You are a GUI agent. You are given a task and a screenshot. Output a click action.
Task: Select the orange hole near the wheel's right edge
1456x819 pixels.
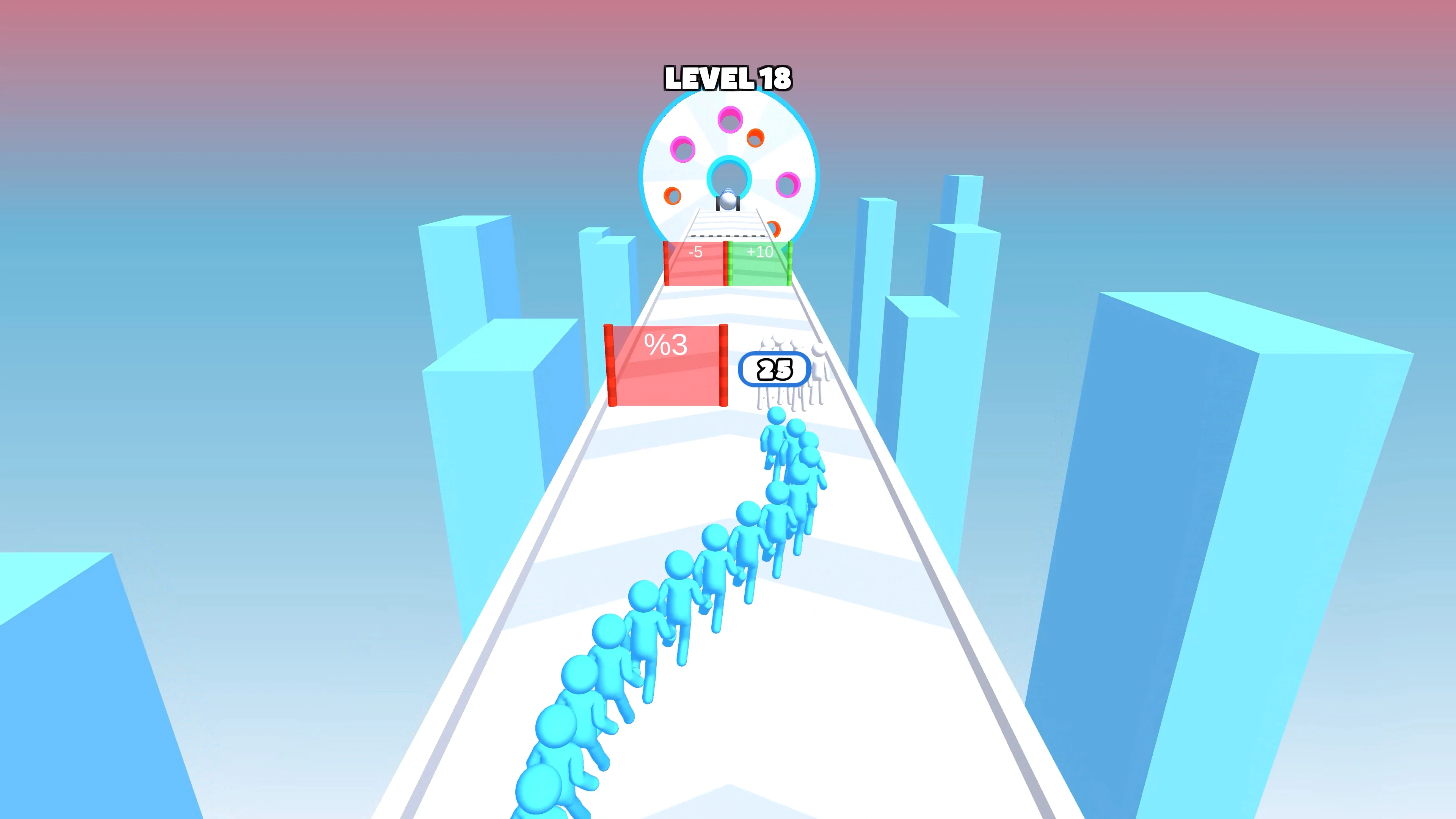pos(755,138)
